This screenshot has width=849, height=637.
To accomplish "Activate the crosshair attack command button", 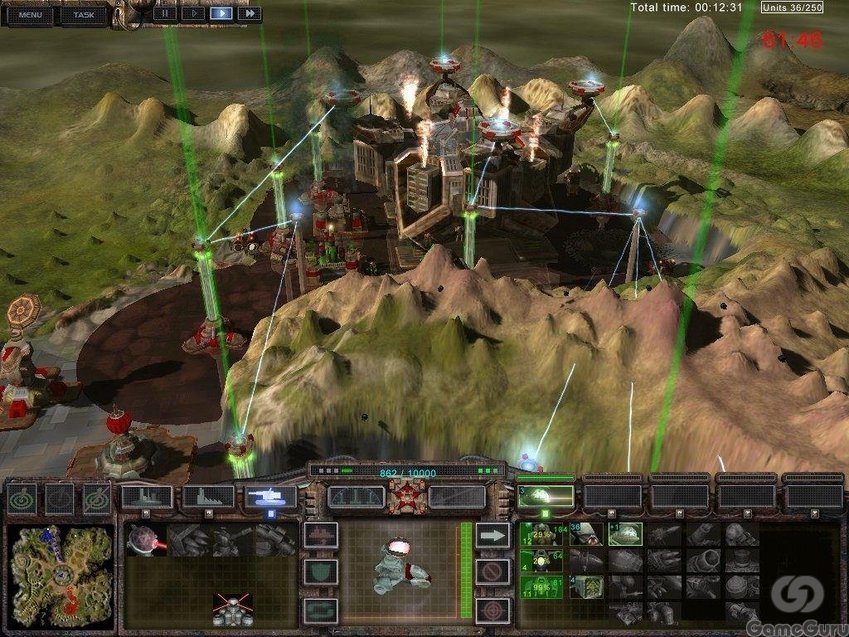I will click(x=491, y=608).
